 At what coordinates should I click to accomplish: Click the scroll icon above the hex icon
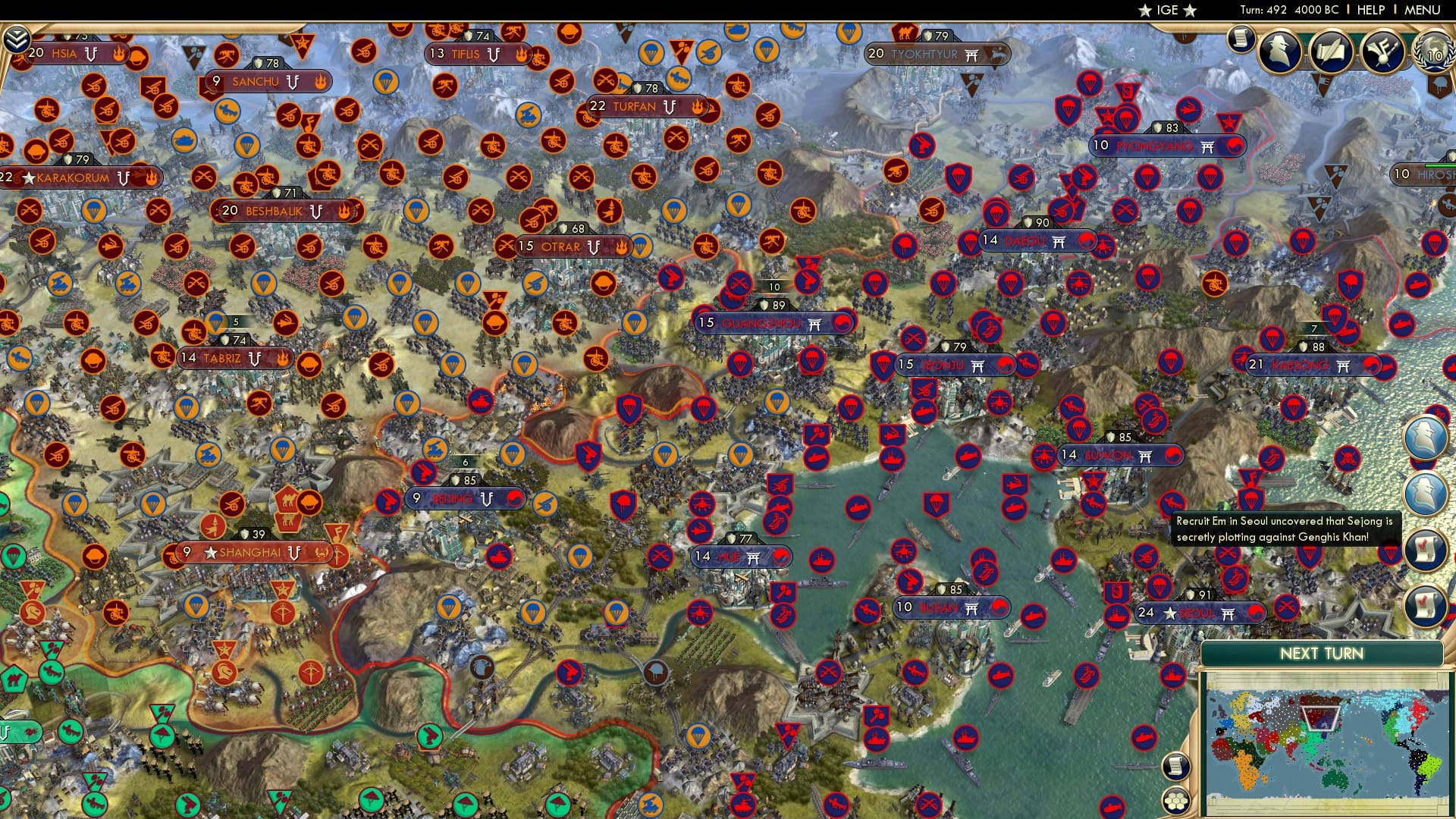(x=1176, y=766)
